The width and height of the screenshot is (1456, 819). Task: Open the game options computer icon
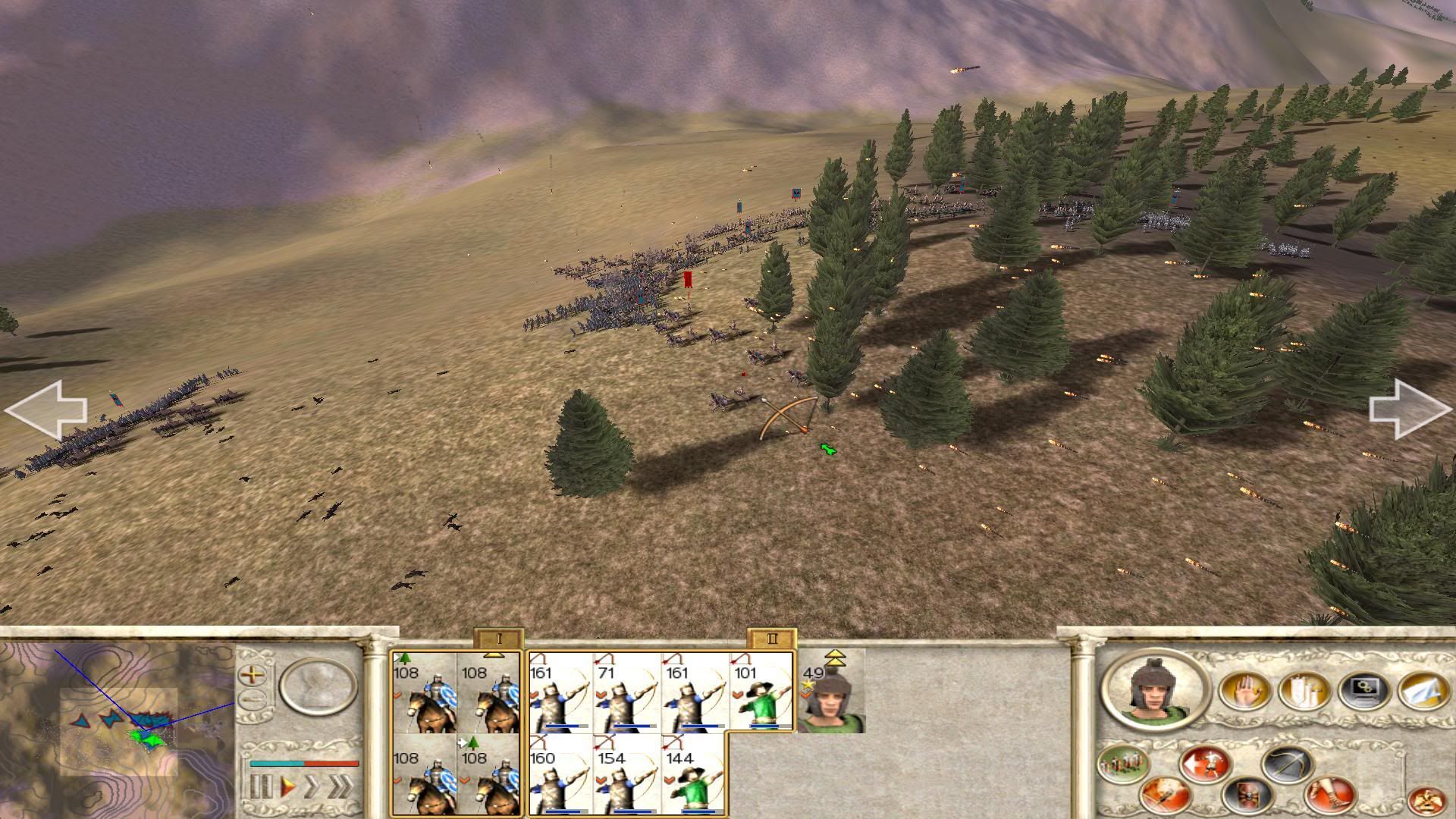pyautogui.click(x=1364, y=691)
